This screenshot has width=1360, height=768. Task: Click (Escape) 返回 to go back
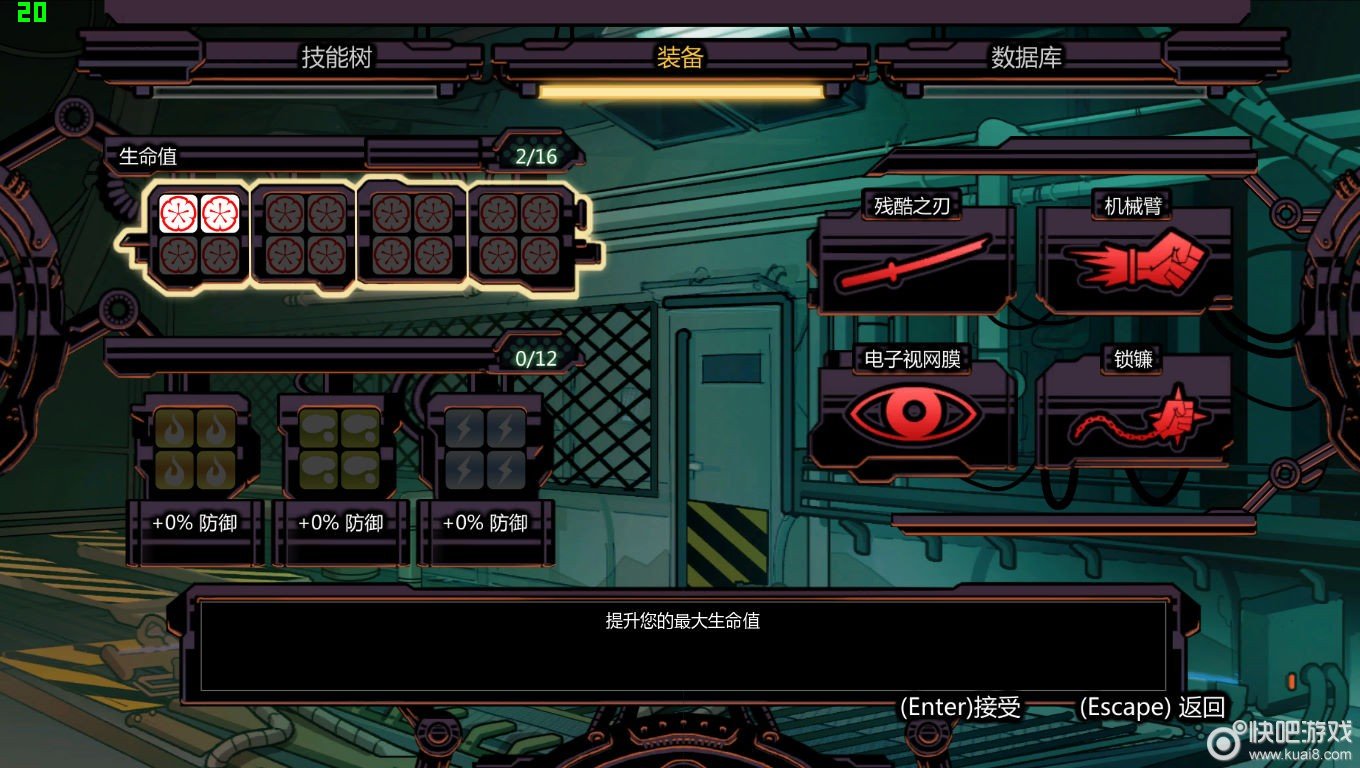(1152, 707)
